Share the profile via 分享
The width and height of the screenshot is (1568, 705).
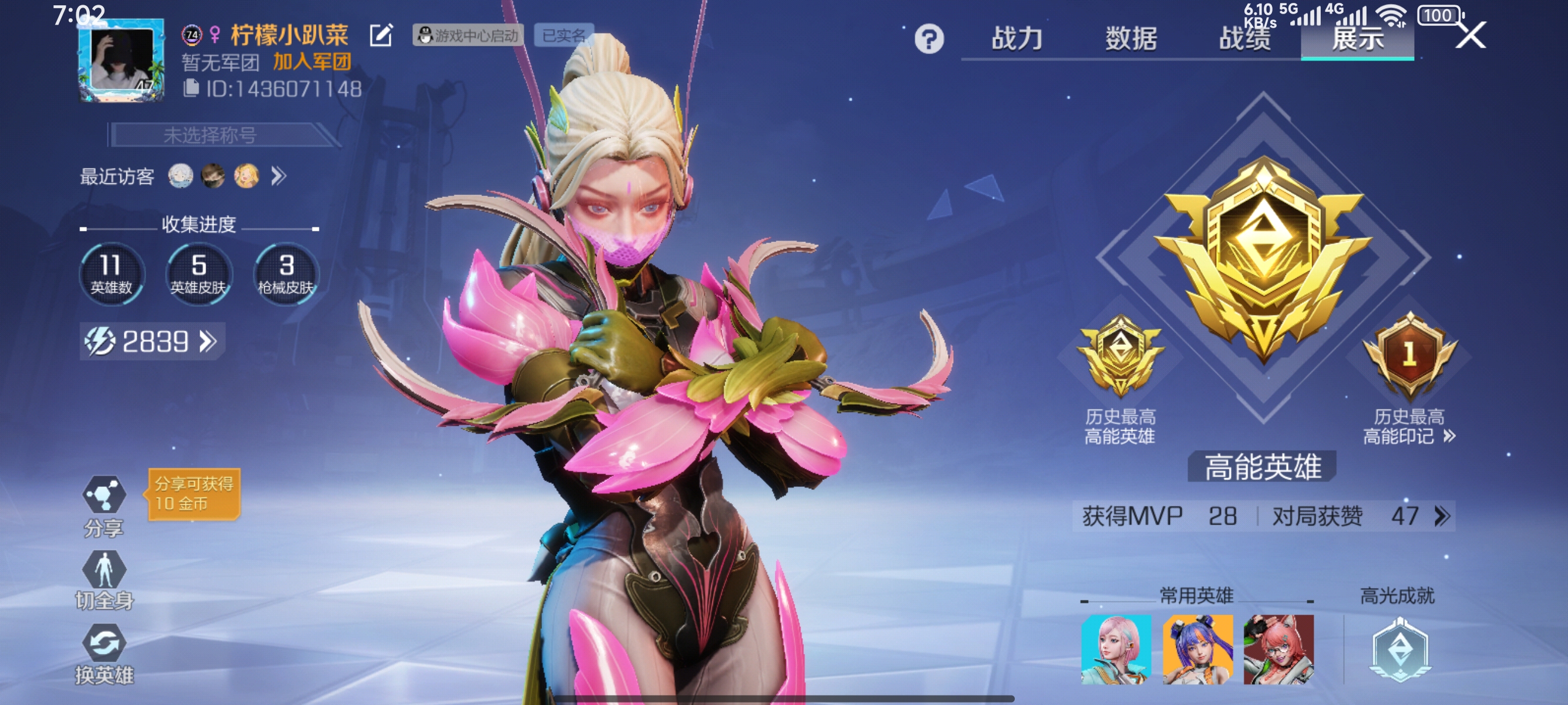click(104, 505)
